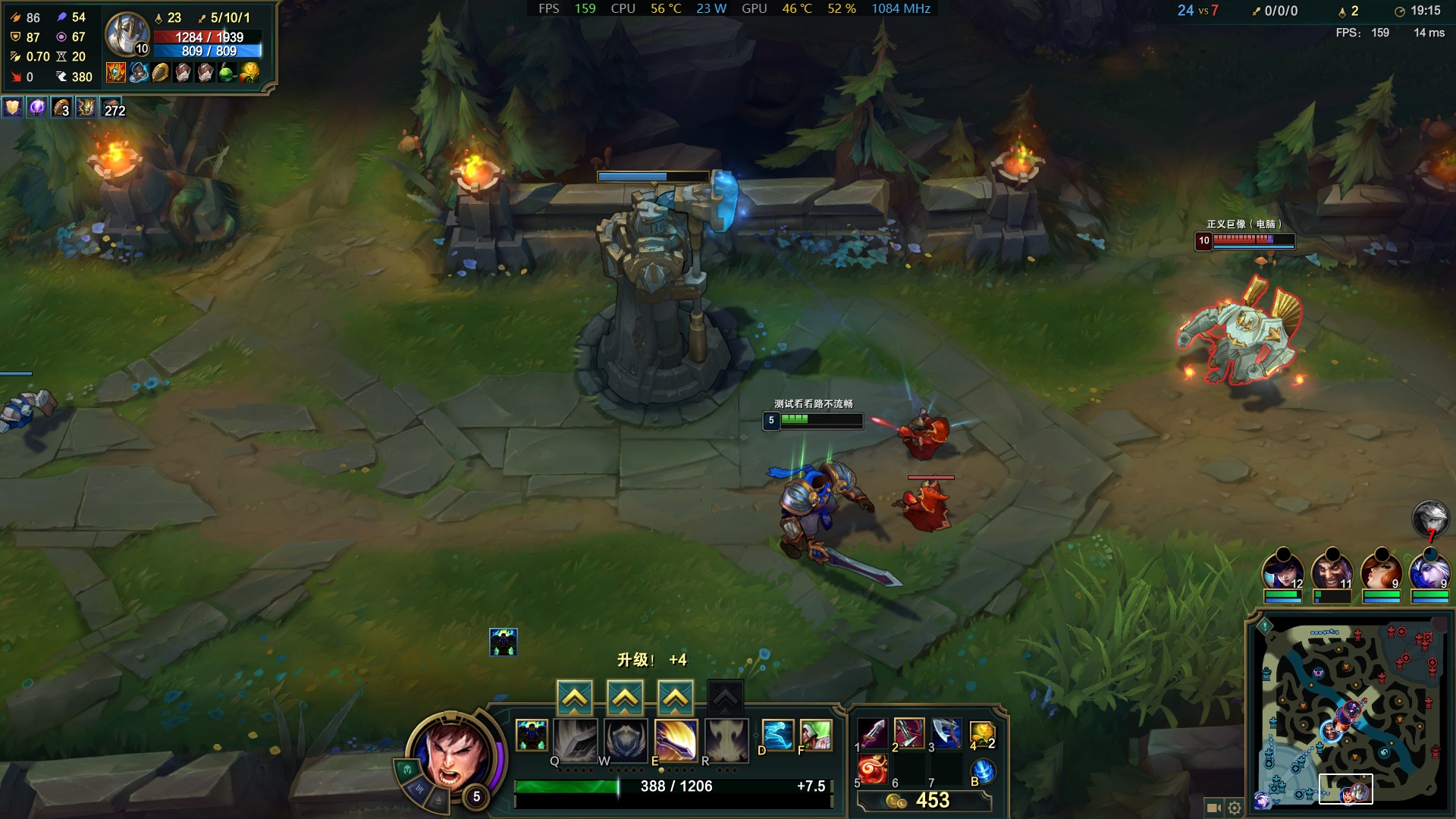The height and width of the screenshot is (819, 1456).
Task: Activate the blue Recall button
Action: pos(982,770)
